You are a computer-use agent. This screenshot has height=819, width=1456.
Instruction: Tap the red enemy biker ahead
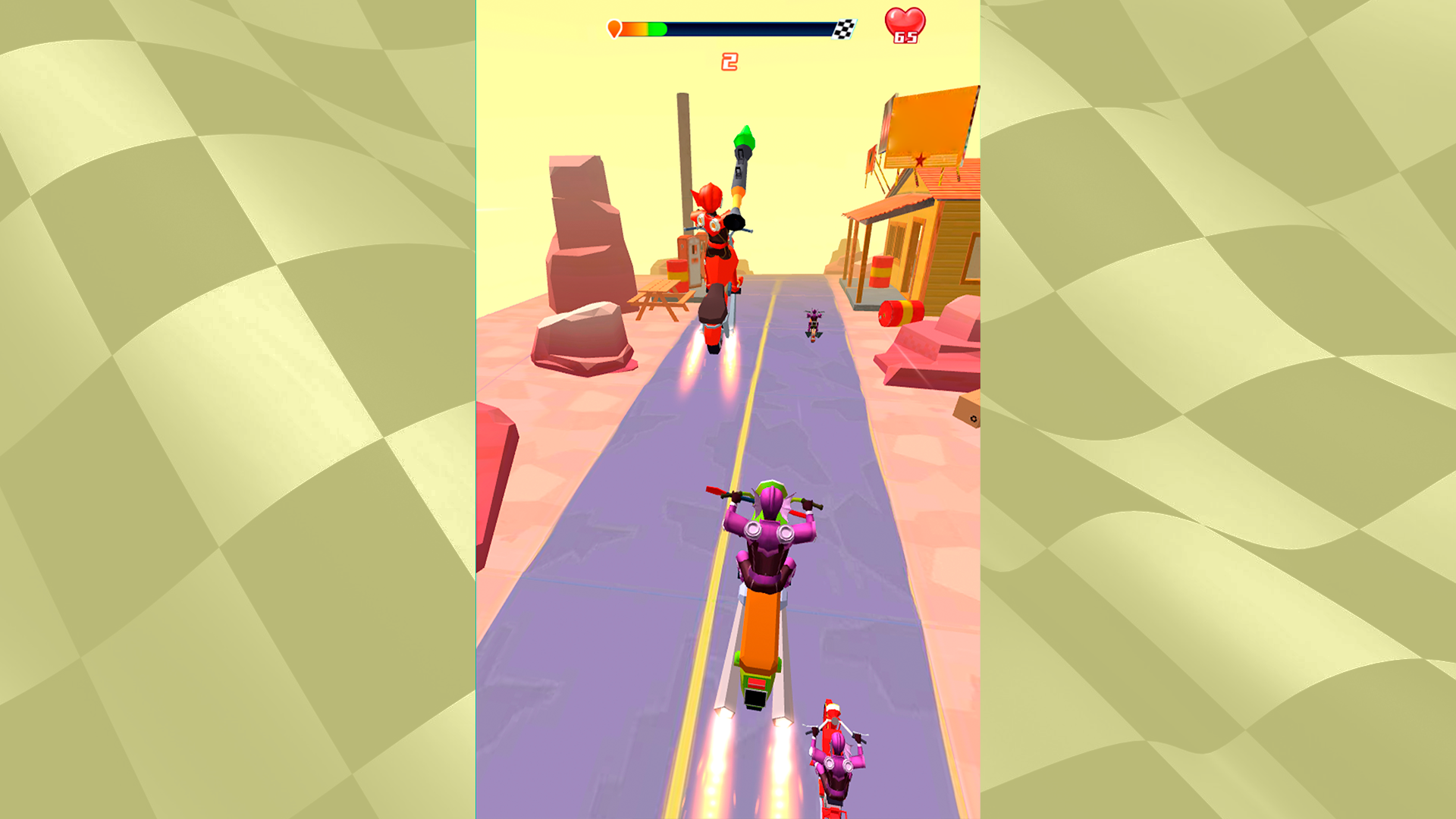[x=717, y=250]
